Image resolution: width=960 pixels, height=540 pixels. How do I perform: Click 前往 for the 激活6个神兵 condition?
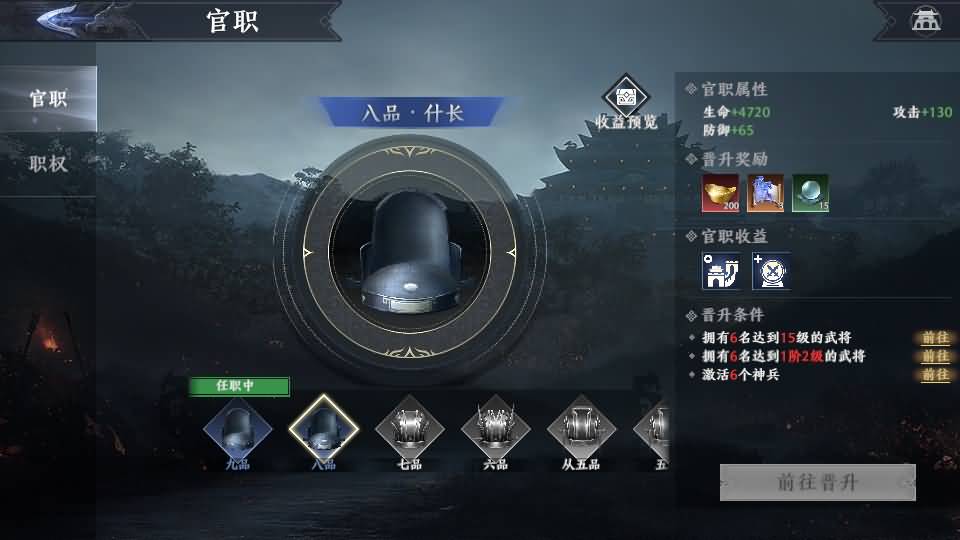(936, 375)
